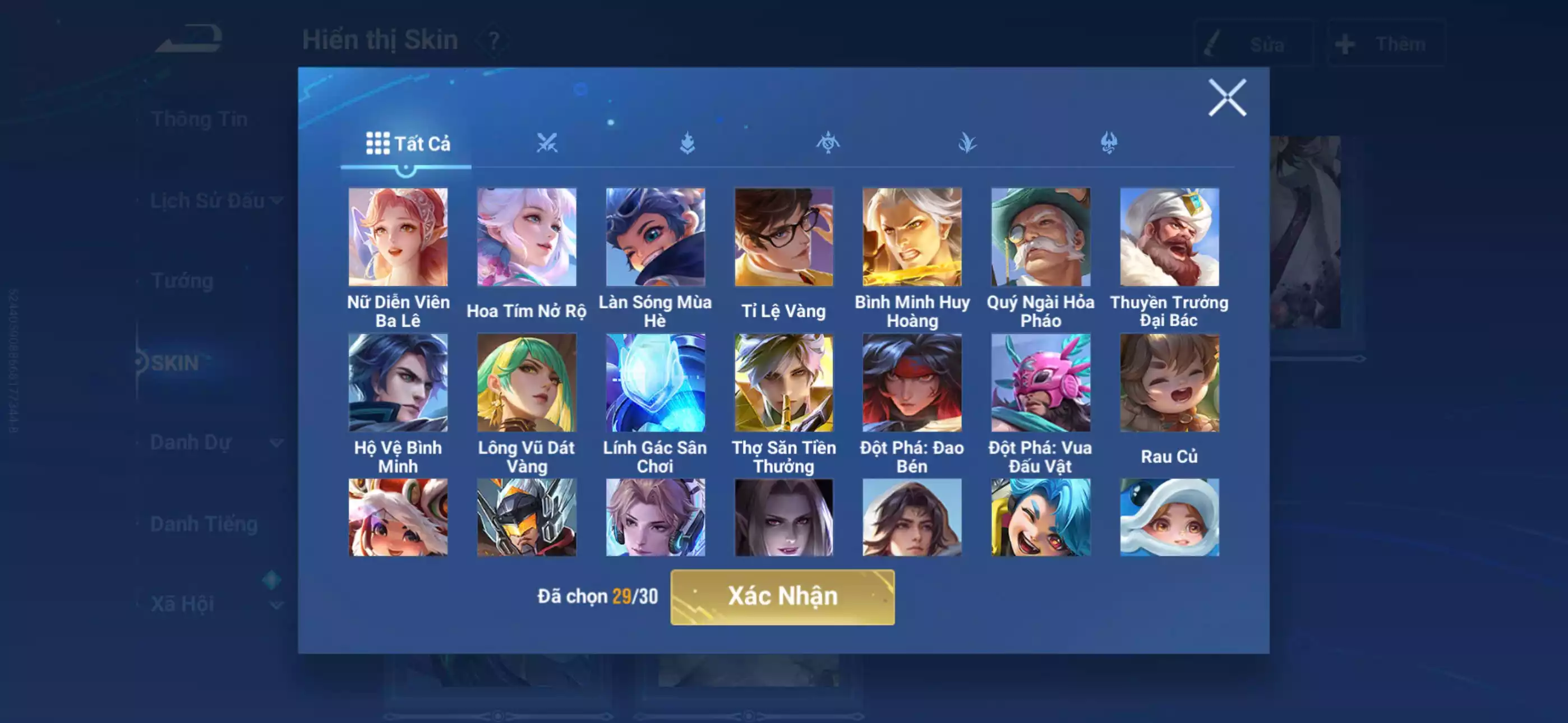Image resolution: width=1568 pixels, height=723 pixels.
Task: Click the plus icon beside Thêm
Action: click(x=1345, y=43)
